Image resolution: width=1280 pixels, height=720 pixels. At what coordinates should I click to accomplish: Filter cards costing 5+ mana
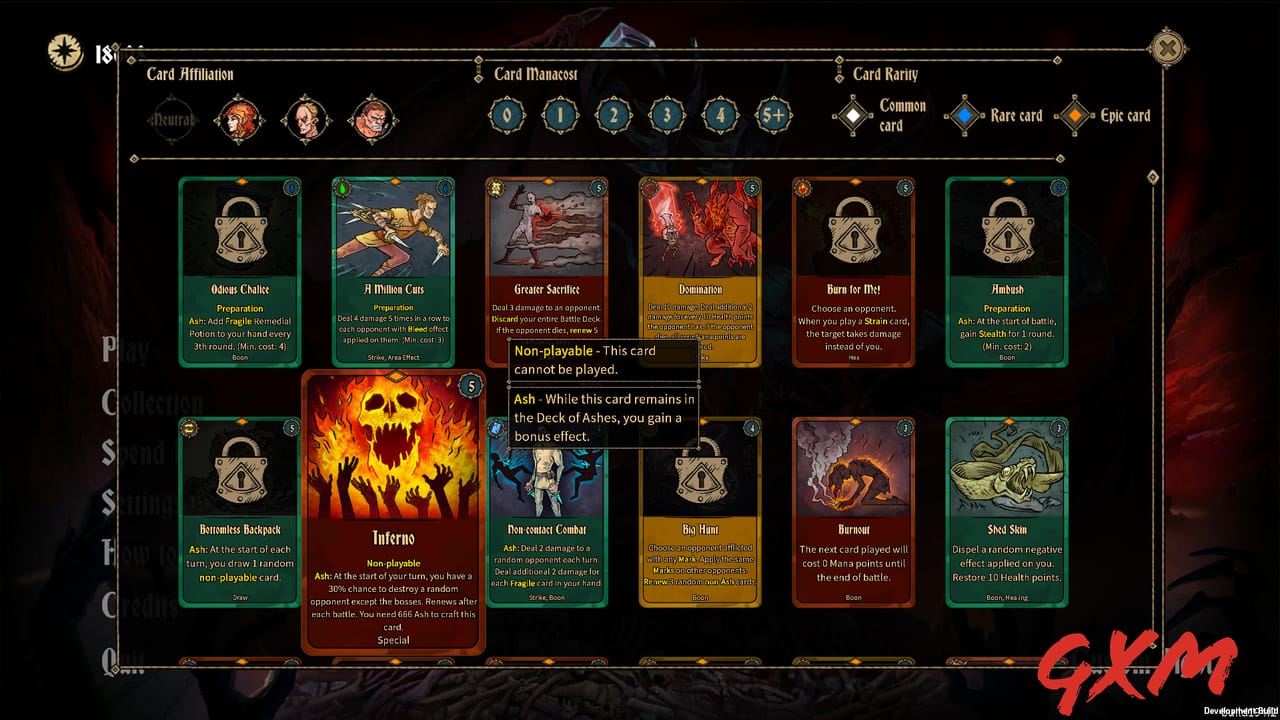tap(771, 115)
